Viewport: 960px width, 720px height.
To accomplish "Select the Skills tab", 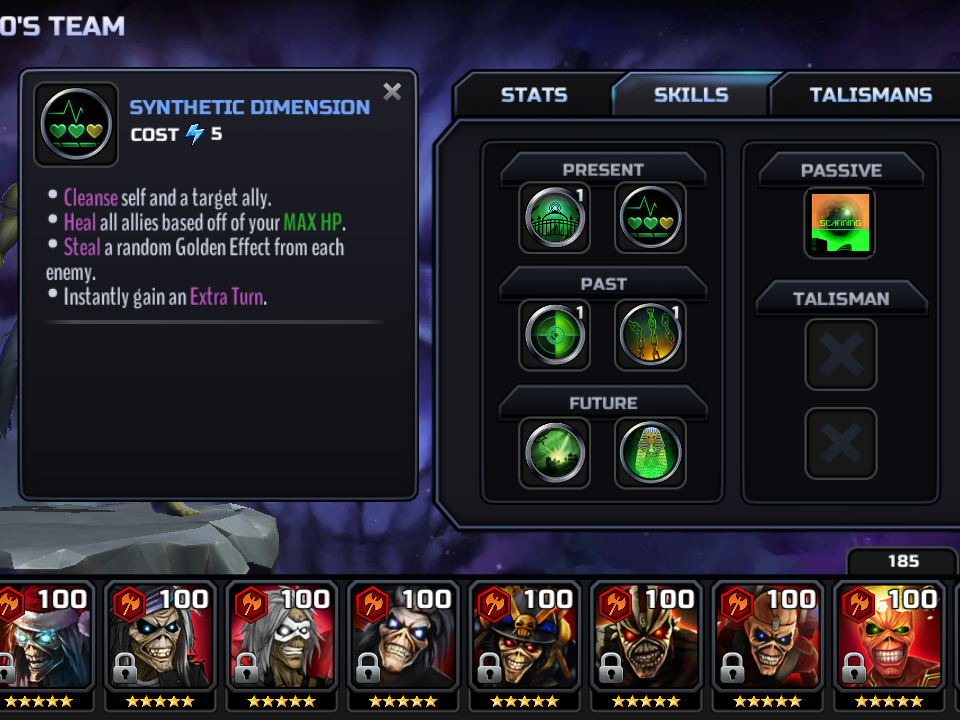I will click(x=690, y=95).
